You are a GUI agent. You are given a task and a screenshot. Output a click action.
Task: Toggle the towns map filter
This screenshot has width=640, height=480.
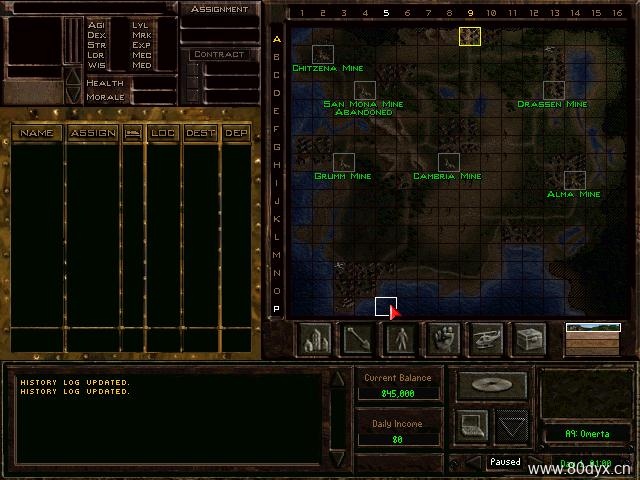pyautogui.click(x=317, y=340)
